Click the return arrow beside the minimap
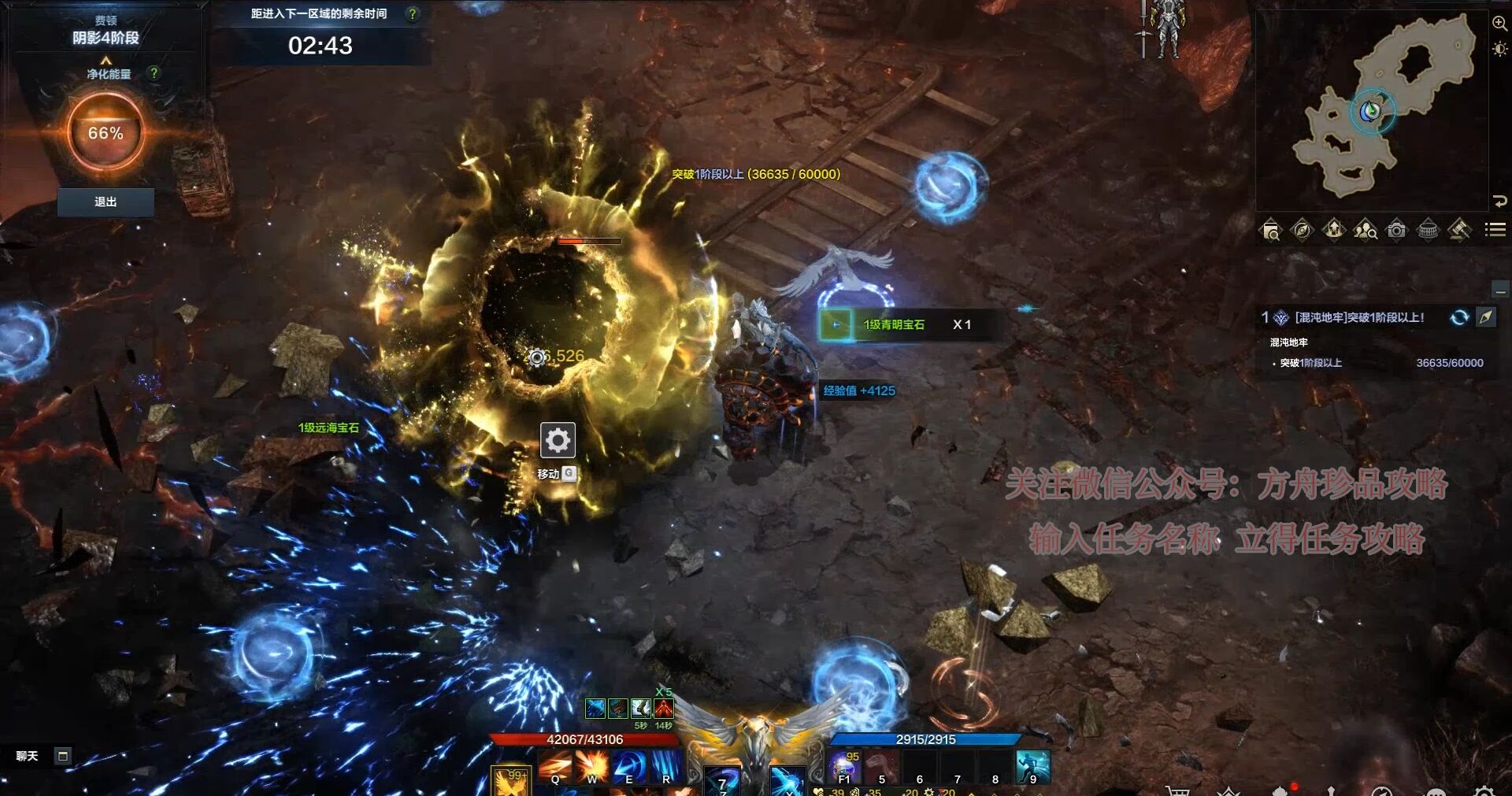 coord(1499,201)
